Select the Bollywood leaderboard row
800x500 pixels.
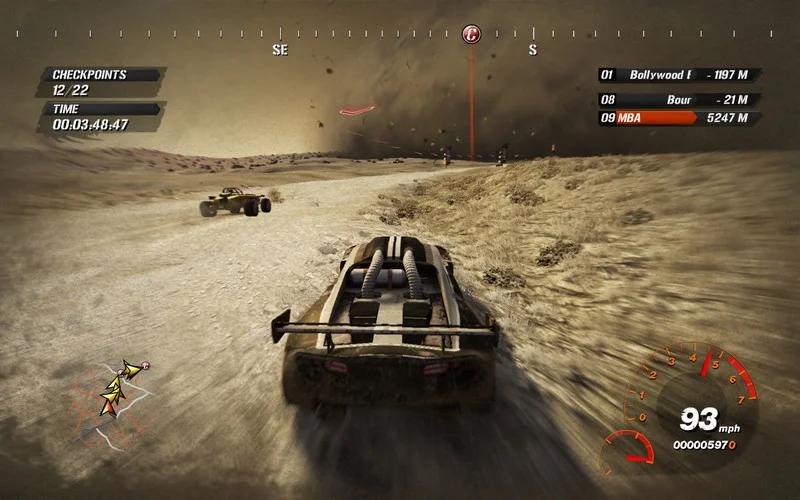tap(679, 75)
